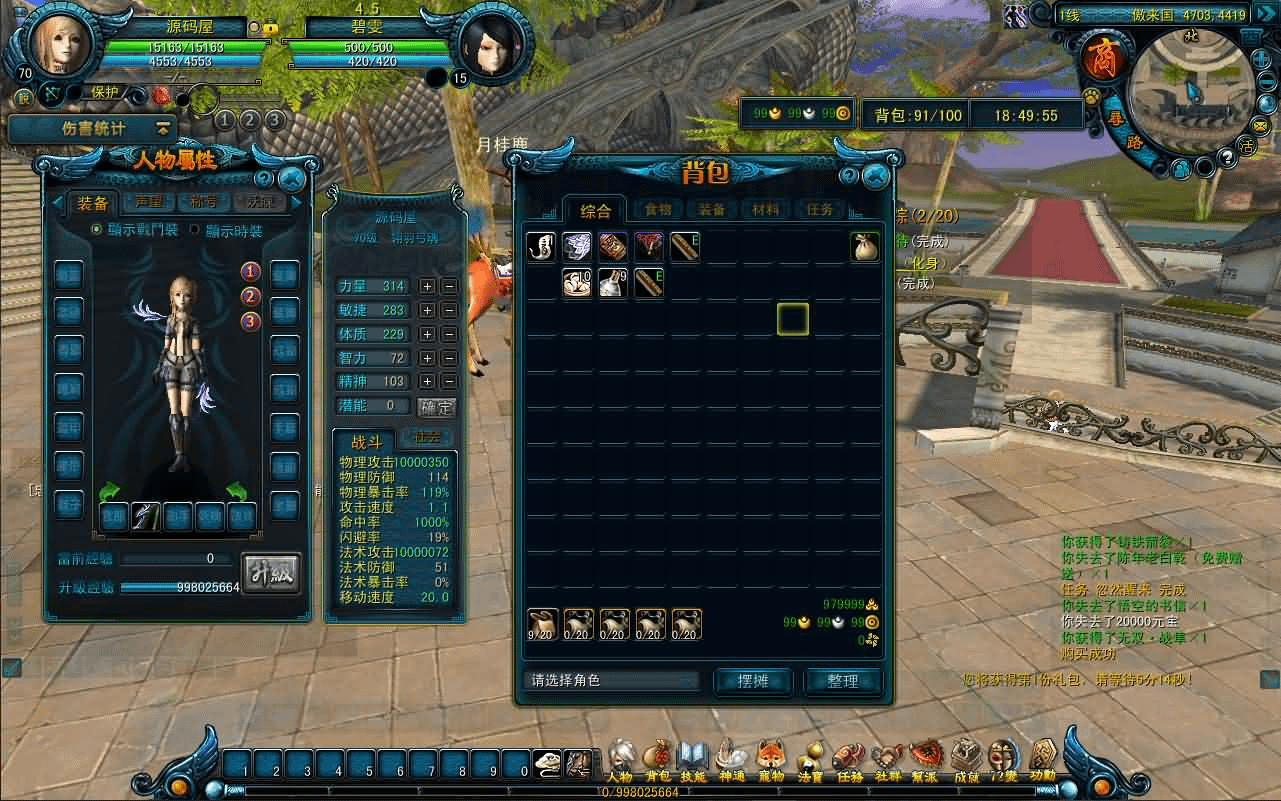This screenshot has width=1281, height=801.
Task: Select the white bottle item slot
Action: [613, 284]
